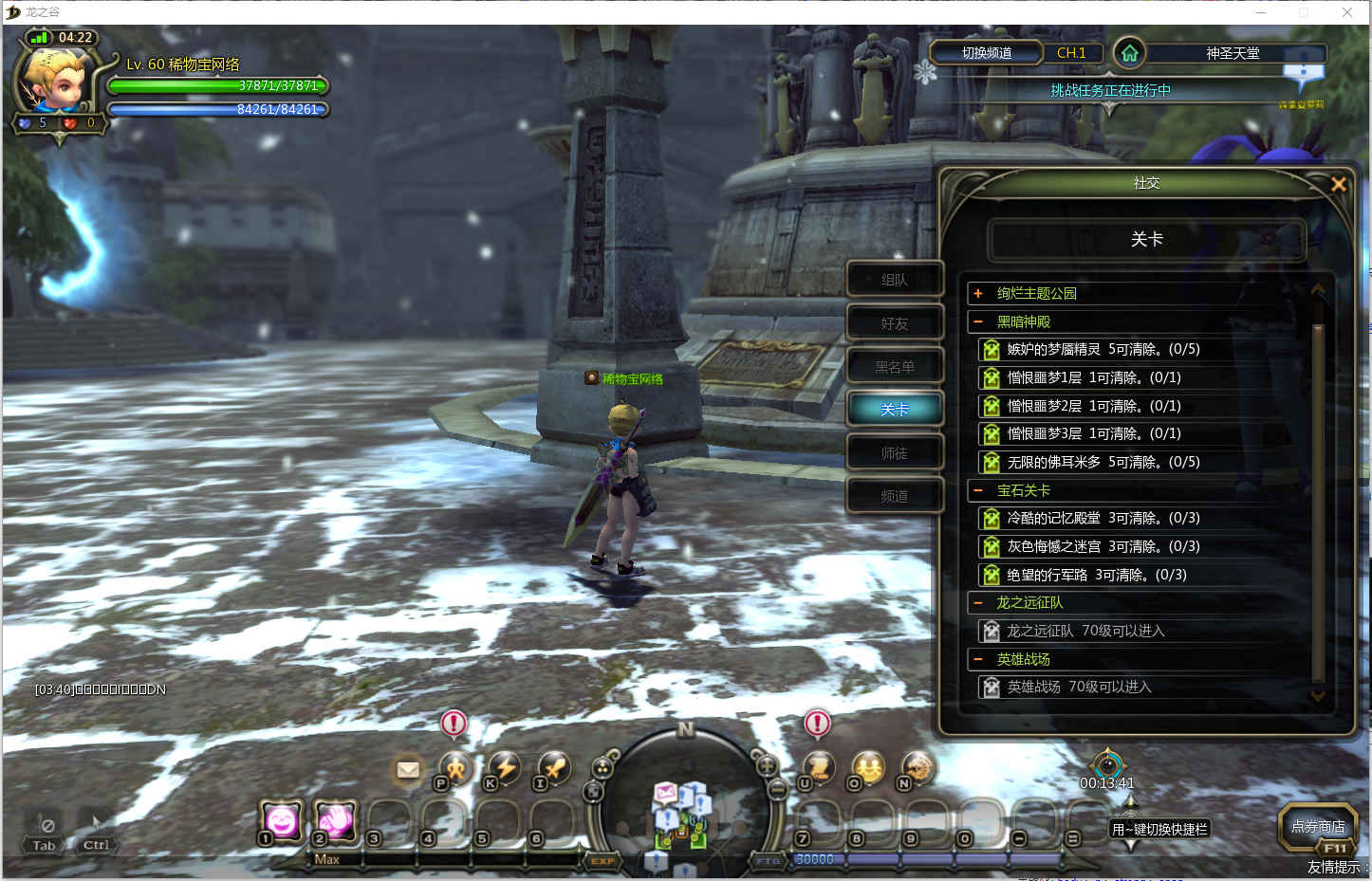Image resolution: width=1372 pixels, height=881 pixels.
Task: Use the pink waving hand emote
Action: [336, 820]
